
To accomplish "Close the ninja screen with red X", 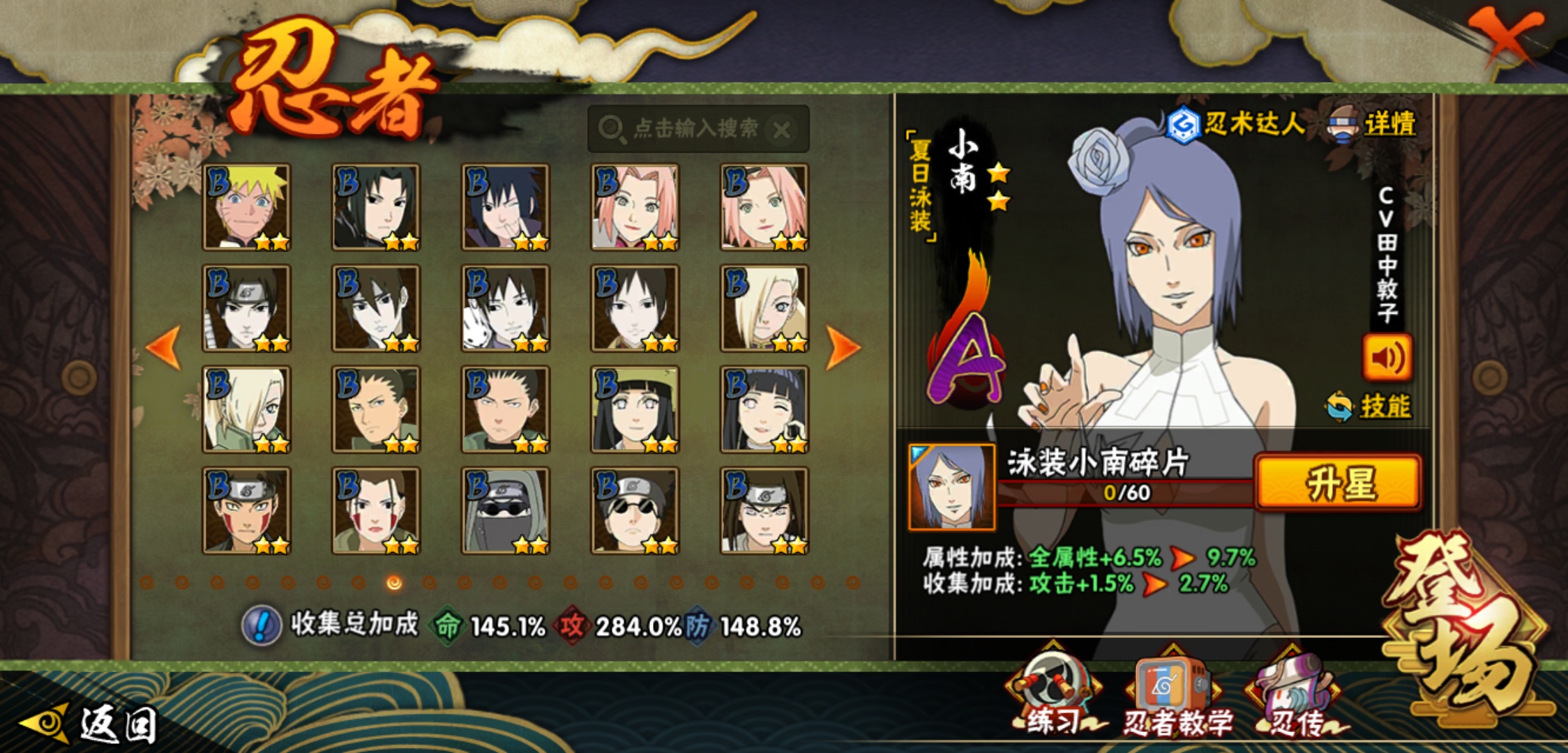I will pyautogui.click(x=1507, y=35).
